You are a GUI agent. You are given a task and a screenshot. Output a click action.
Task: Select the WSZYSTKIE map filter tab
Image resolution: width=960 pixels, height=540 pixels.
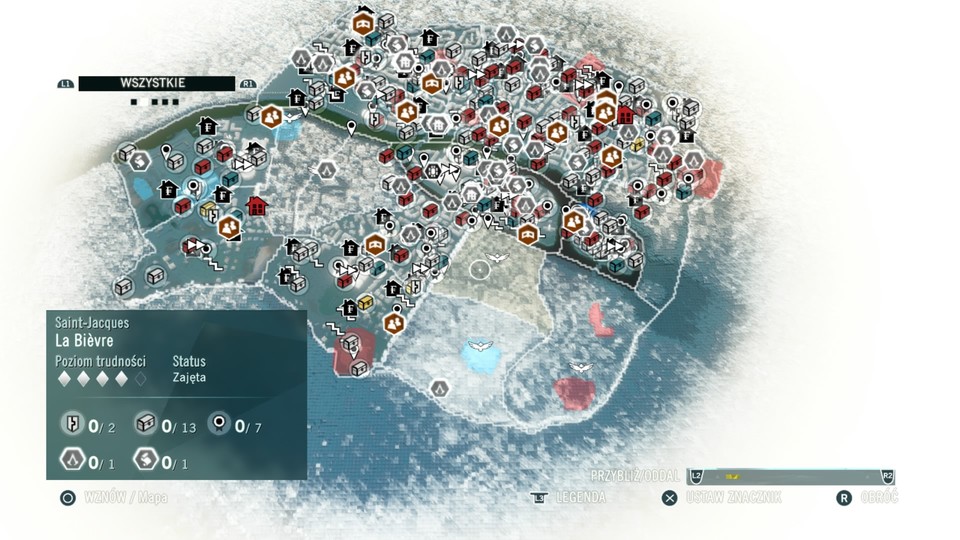click(x=156, y=84)
